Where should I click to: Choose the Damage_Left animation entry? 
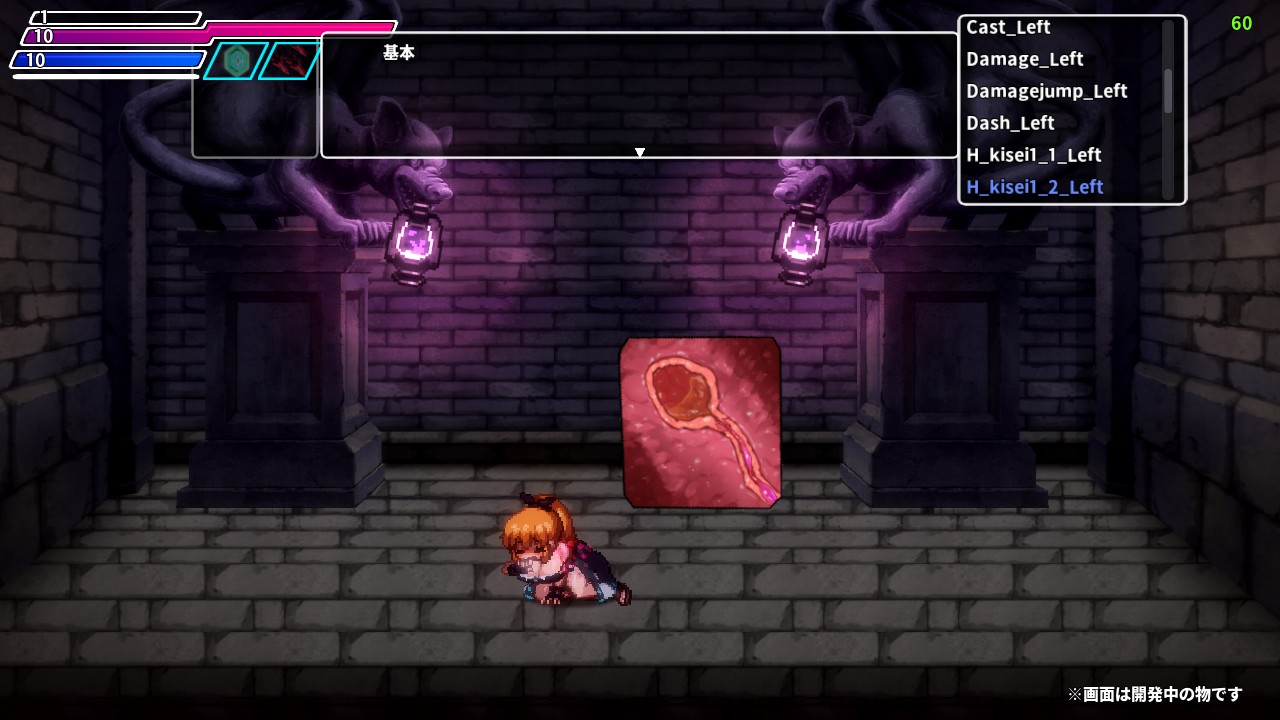tap(1024, 60)
